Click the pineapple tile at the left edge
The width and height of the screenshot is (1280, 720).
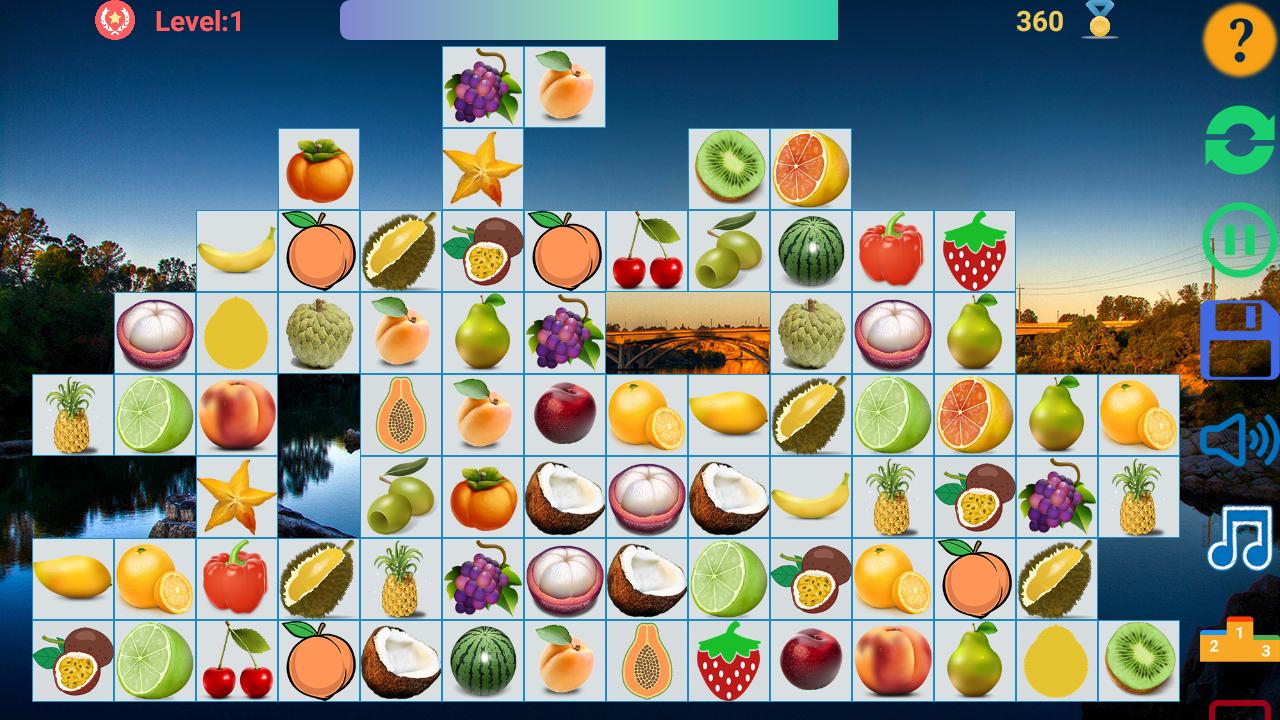(x=72, y=413)
